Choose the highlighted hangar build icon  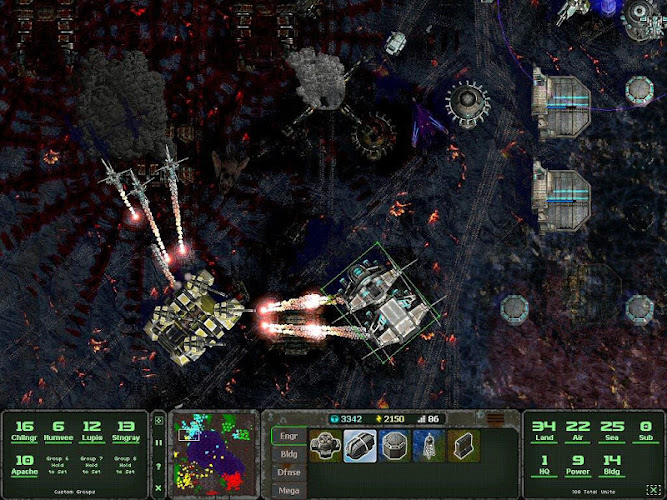click(360, 446)
